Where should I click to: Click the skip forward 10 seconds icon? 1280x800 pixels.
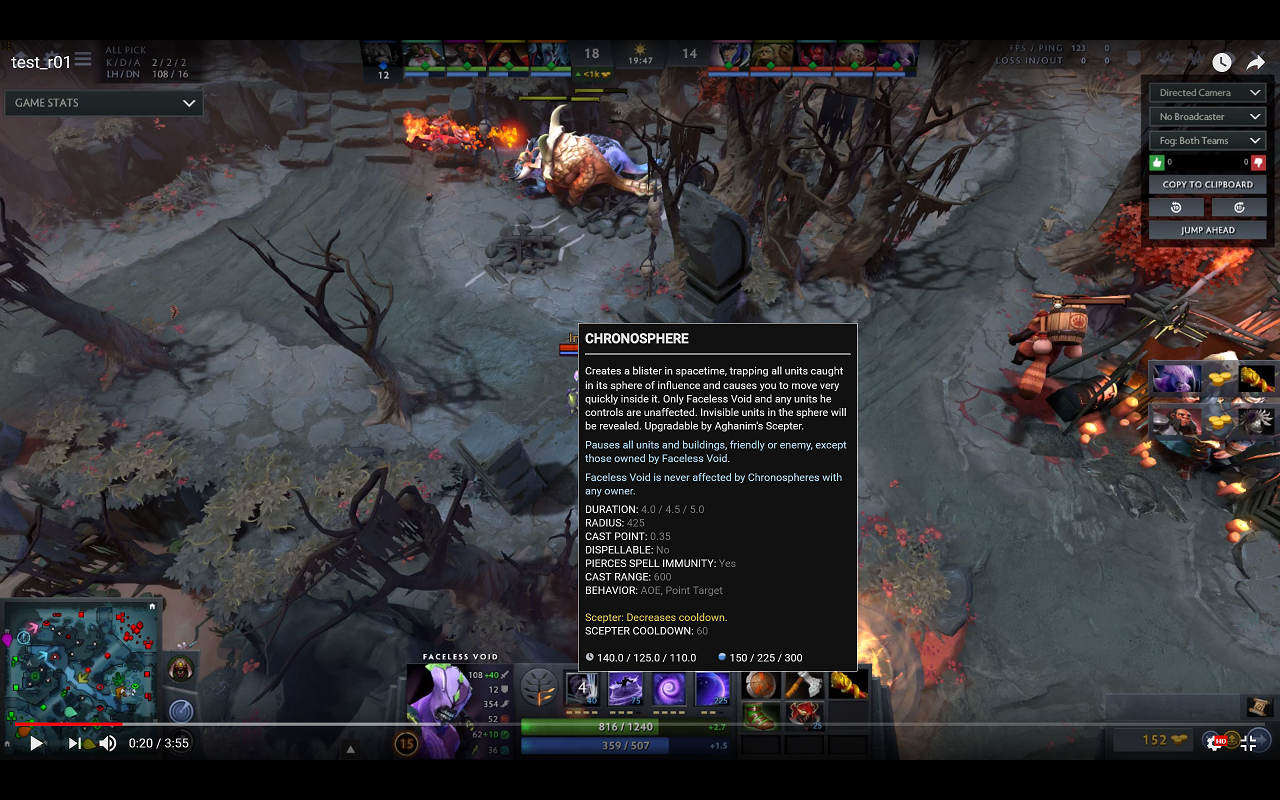1238,207
